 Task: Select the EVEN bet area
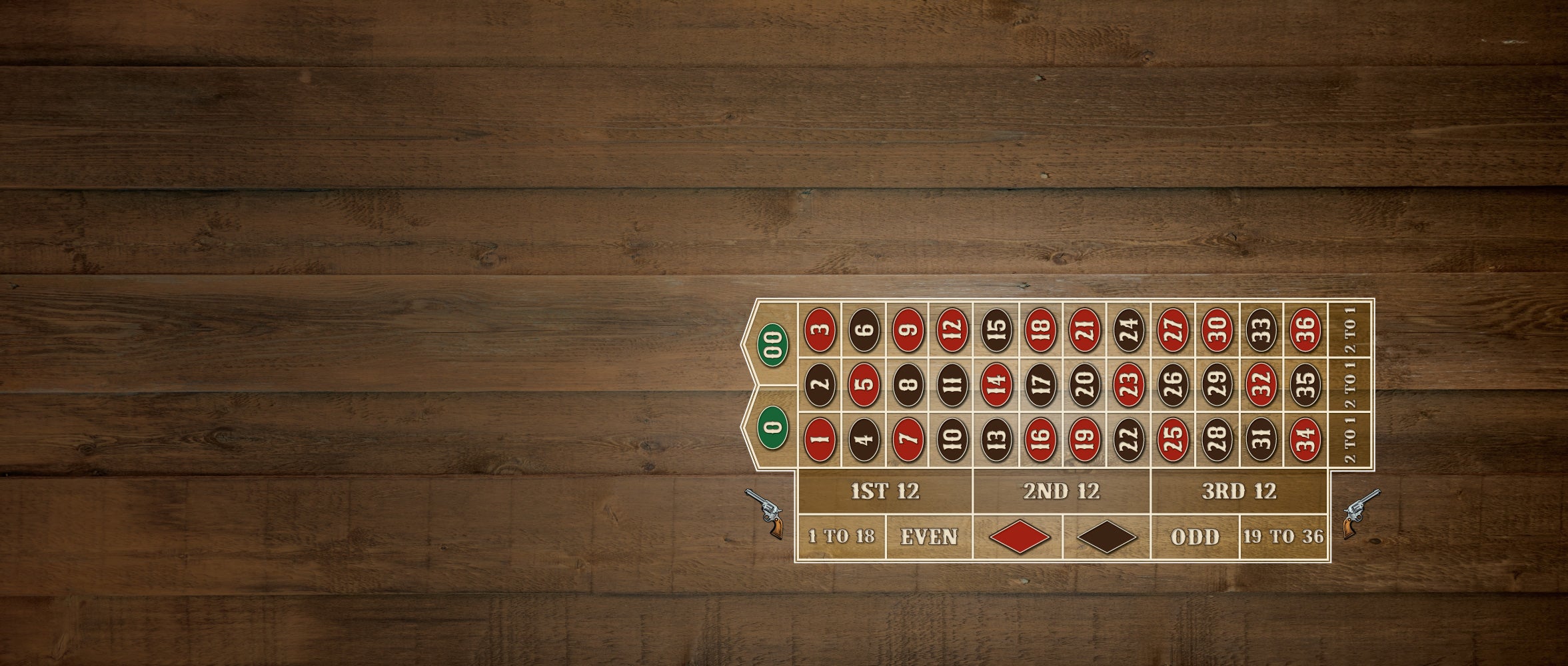pyautogui.click(x=929, y=537)
